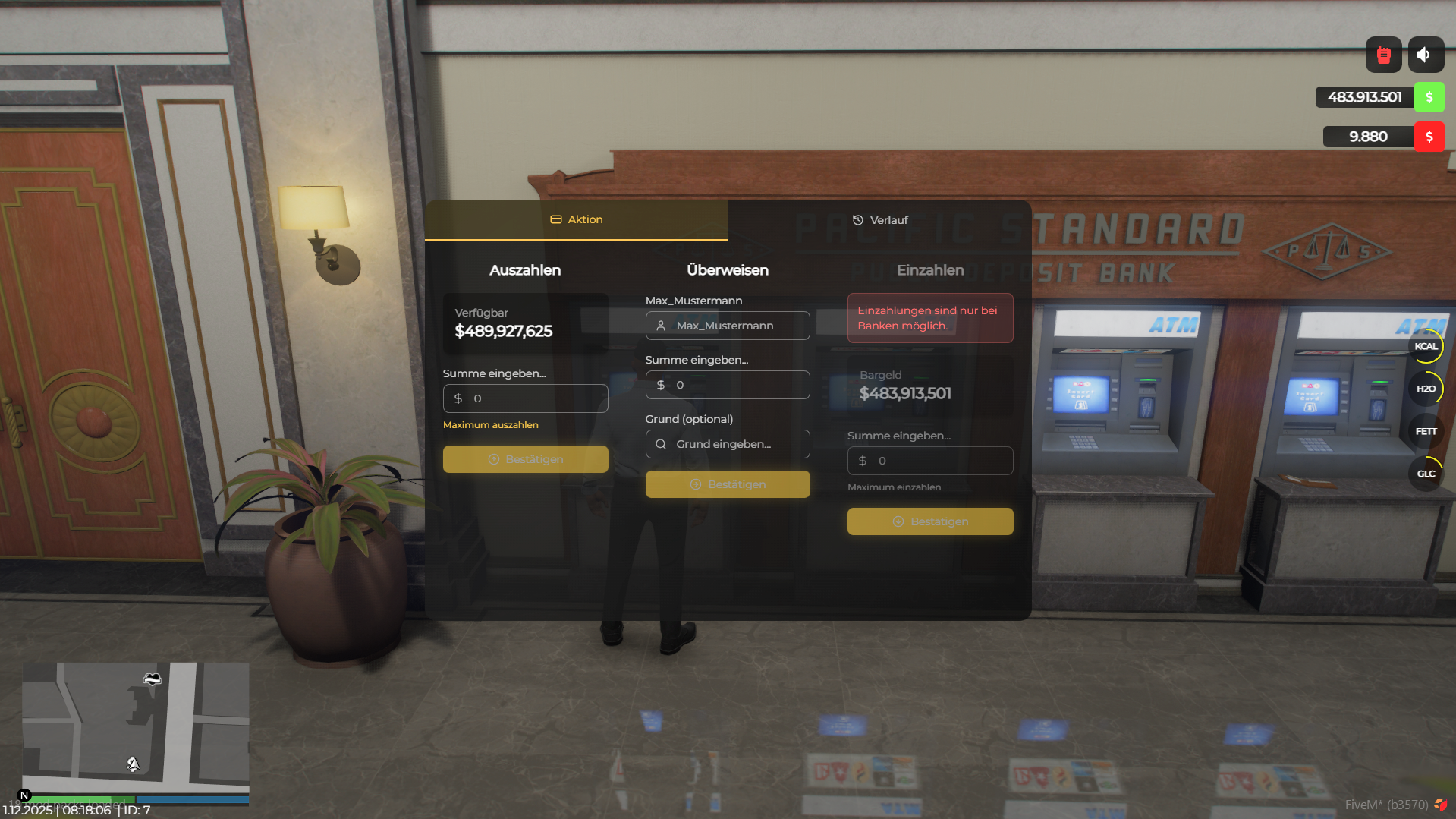Select the Aktion tab

click(x=585, y=219)
